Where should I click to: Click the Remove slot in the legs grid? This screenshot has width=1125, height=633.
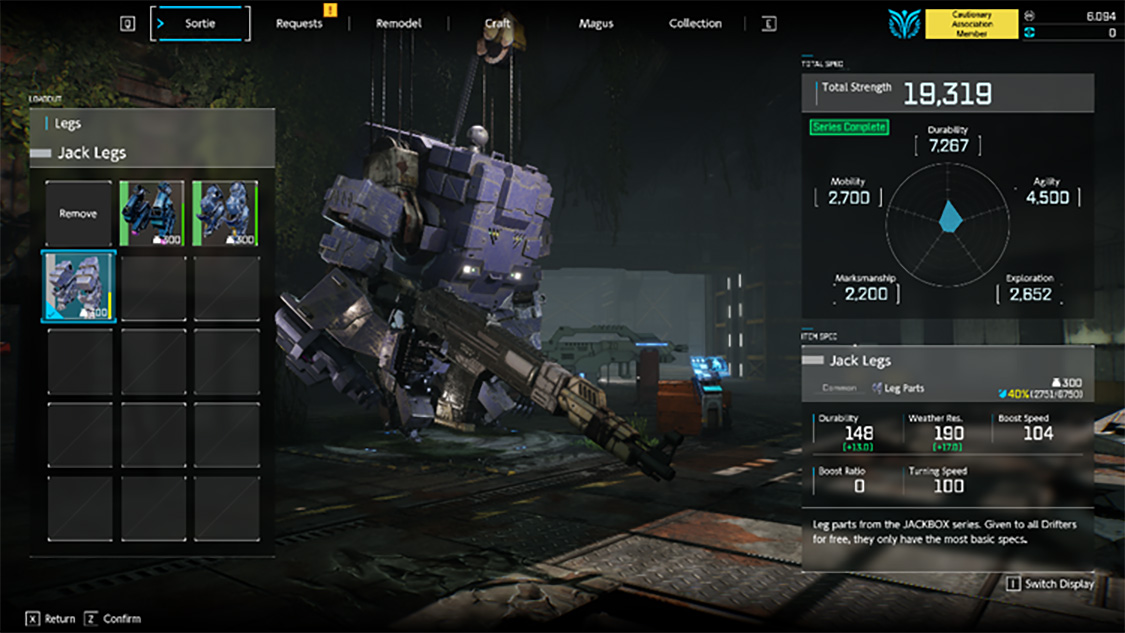click(x=78, y=213)
